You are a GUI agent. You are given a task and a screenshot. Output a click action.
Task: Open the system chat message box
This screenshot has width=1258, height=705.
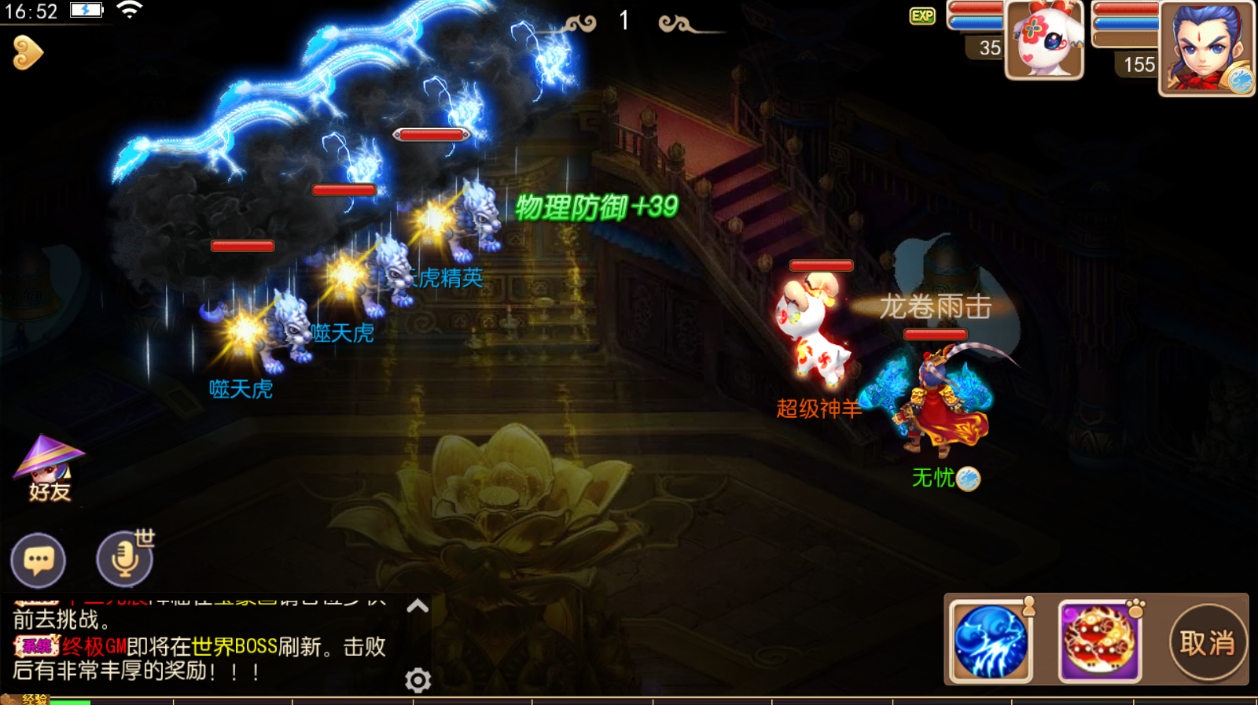tap(200, 646)
